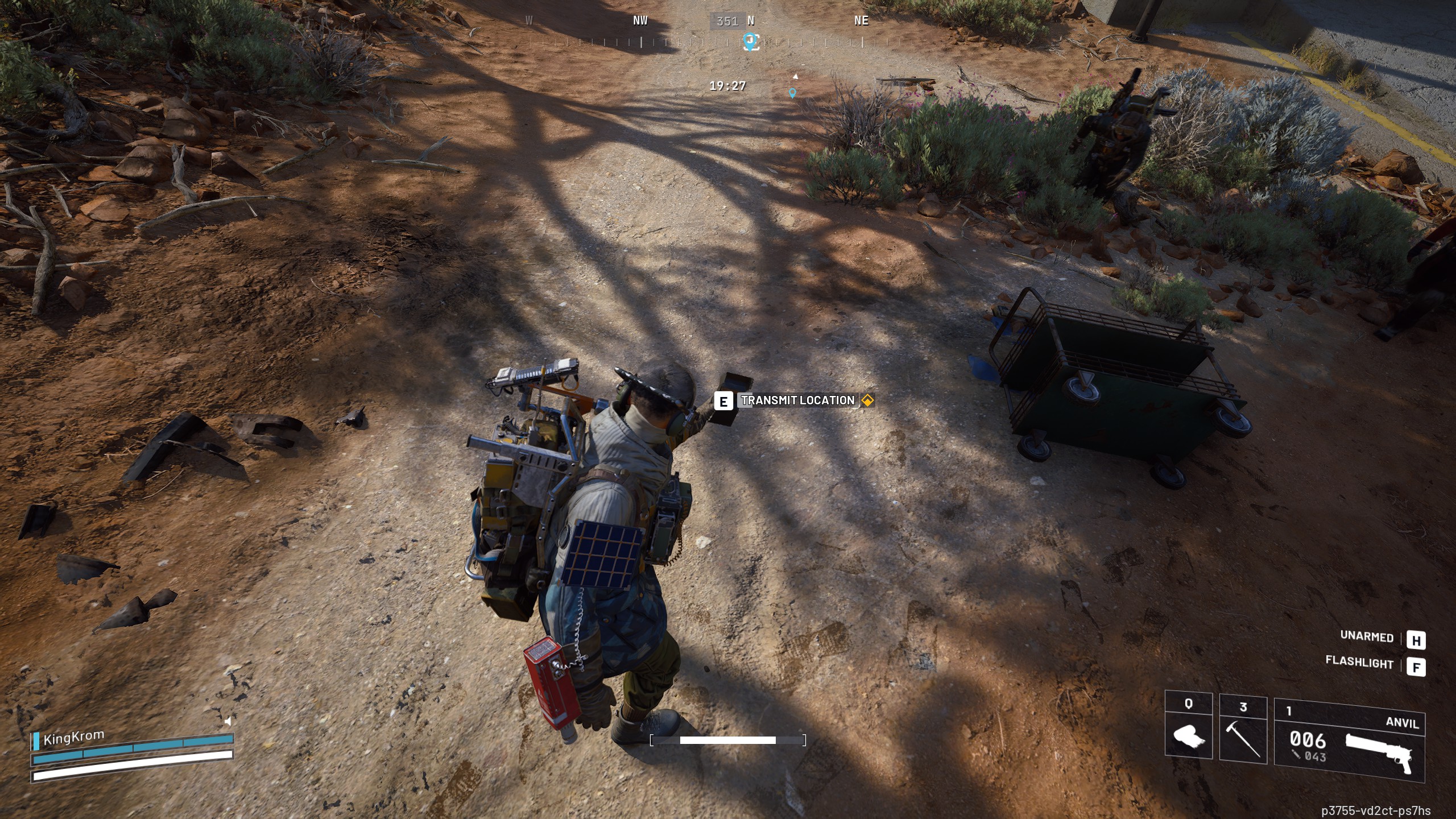
Task: Click the yellow diamond beside Transmit Location
Action: point(867,400)
